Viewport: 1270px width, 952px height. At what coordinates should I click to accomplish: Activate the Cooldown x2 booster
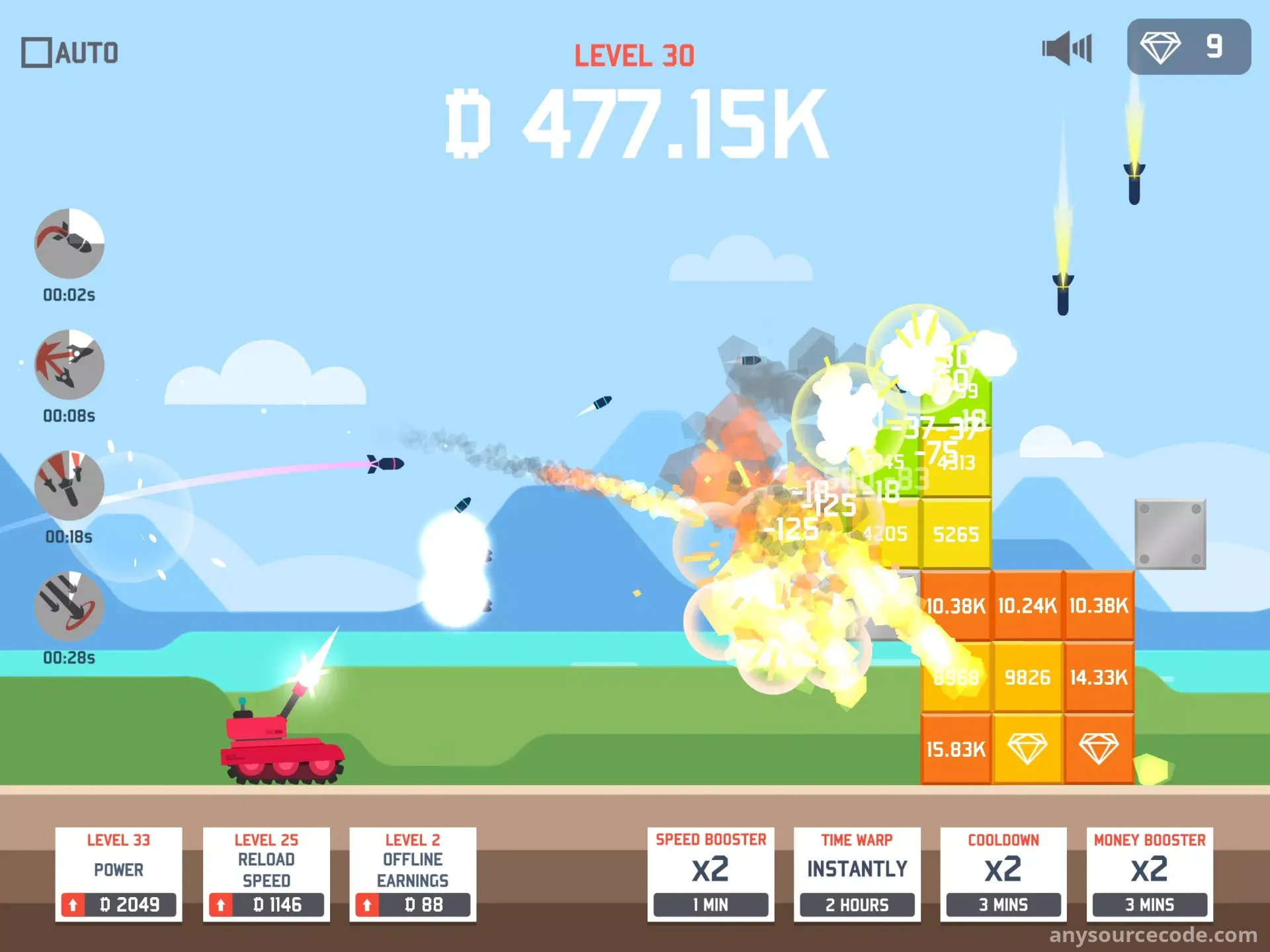(x=1003, y=875)
